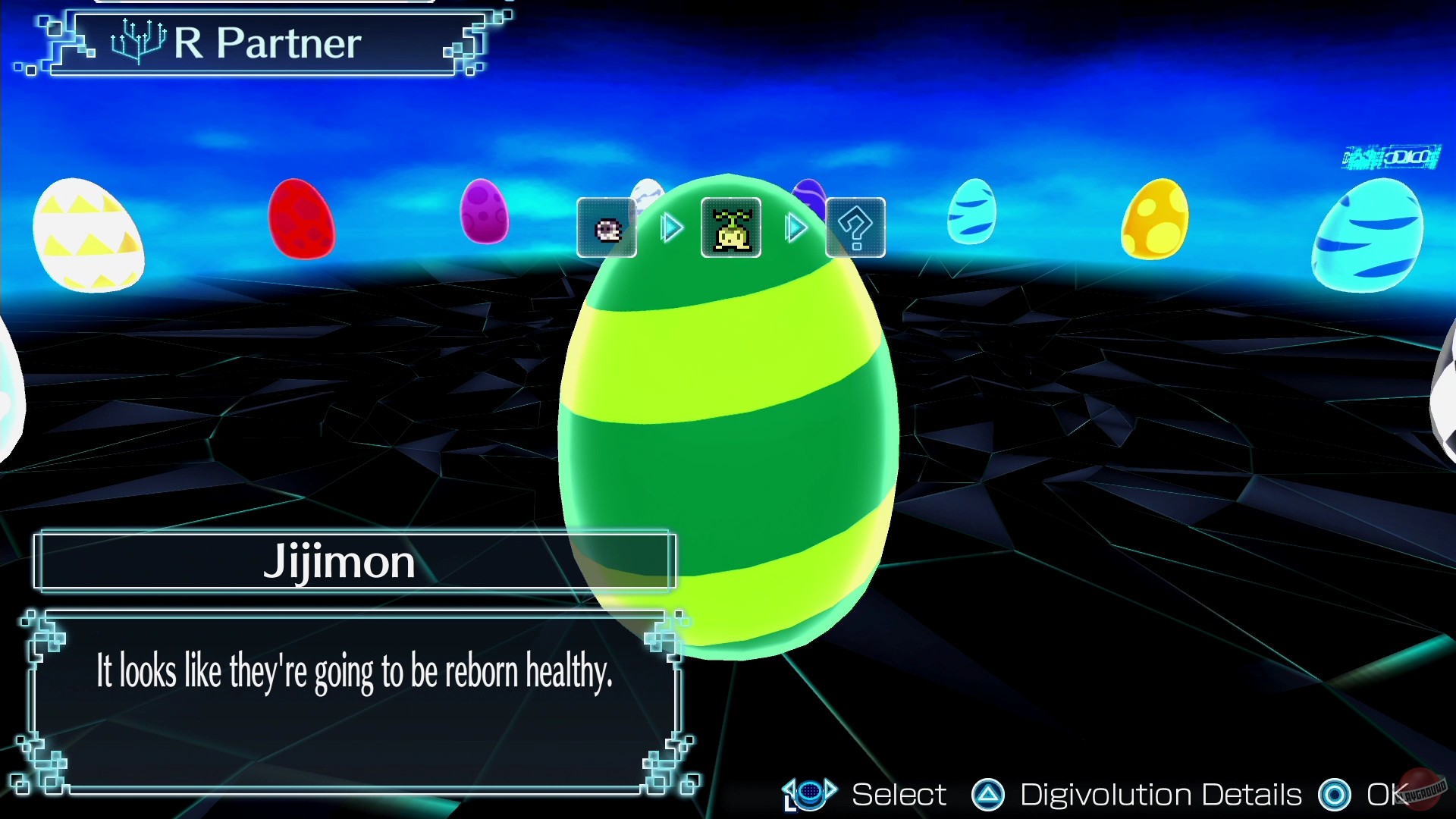
Task: Select the unknown question mark digivolution slot
Action: [x=855, y=227]
